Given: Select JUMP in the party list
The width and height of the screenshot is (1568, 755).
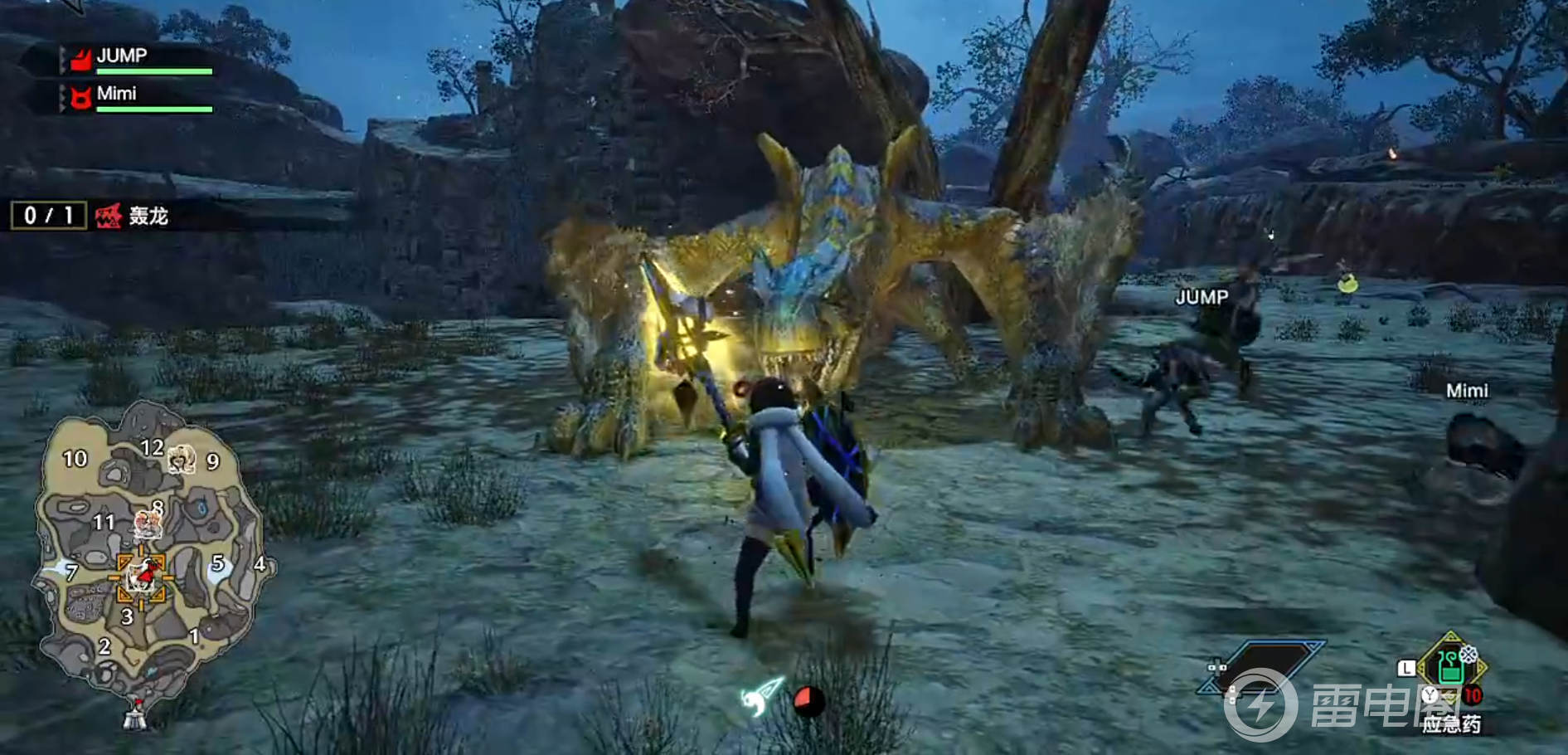Looking at the screenshot, I should 122,56.
